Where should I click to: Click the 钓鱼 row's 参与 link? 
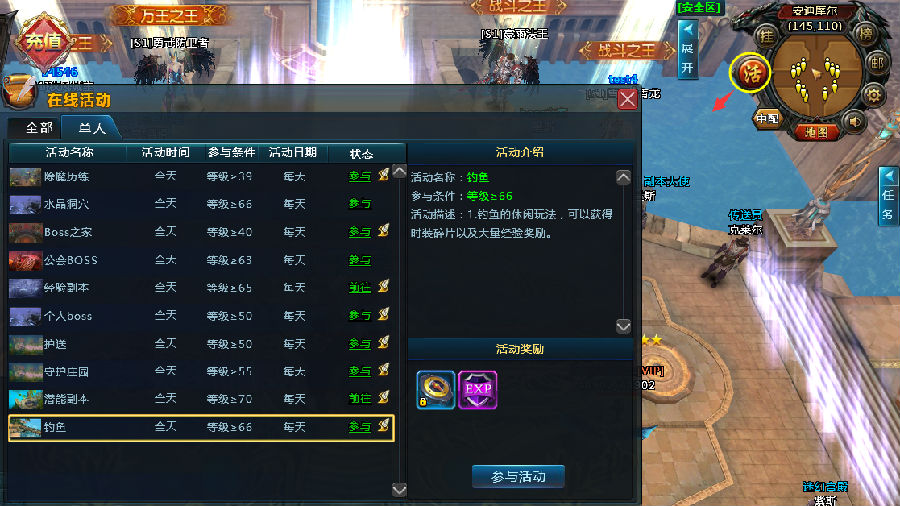[360, 428]
